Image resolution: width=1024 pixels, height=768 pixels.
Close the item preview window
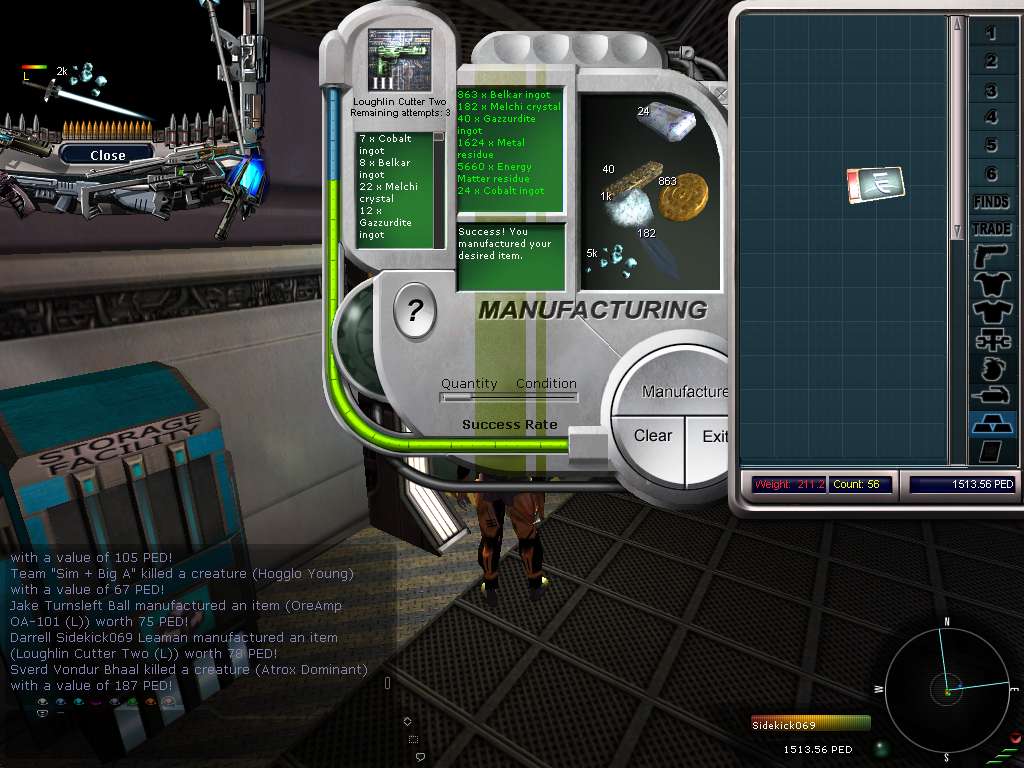pos(107,155)
